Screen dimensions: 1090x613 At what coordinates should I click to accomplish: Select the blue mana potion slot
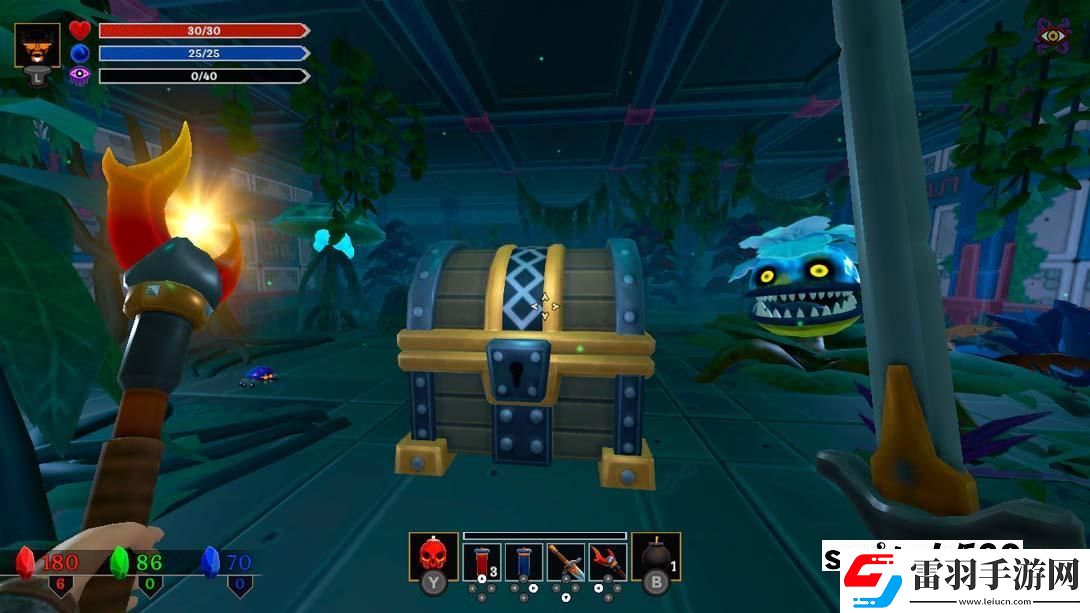tap(524, 561)
